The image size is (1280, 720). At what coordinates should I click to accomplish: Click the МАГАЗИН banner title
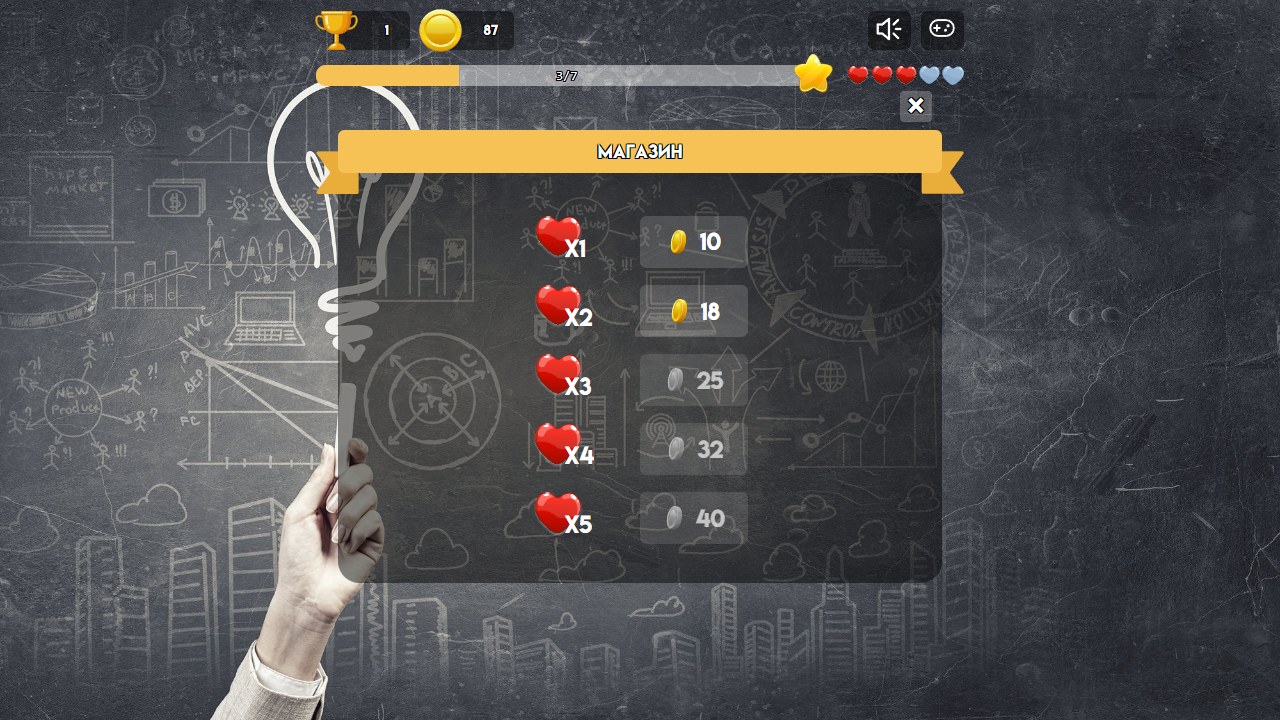click(640, 151)
